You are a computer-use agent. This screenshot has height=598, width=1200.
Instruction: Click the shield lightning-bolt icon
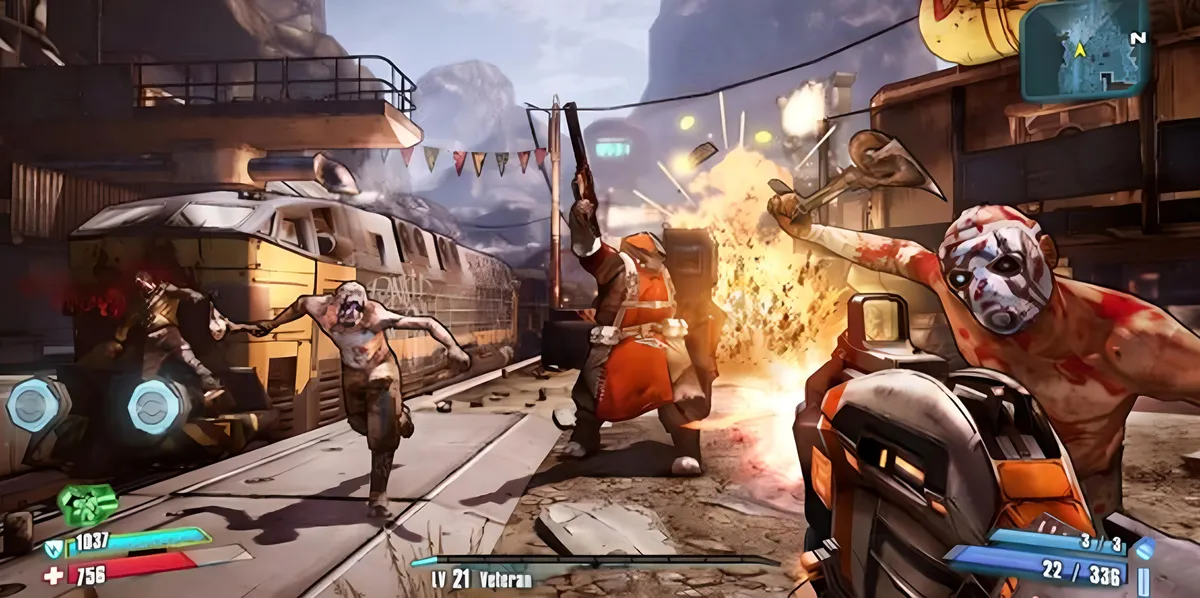[53, 546]
